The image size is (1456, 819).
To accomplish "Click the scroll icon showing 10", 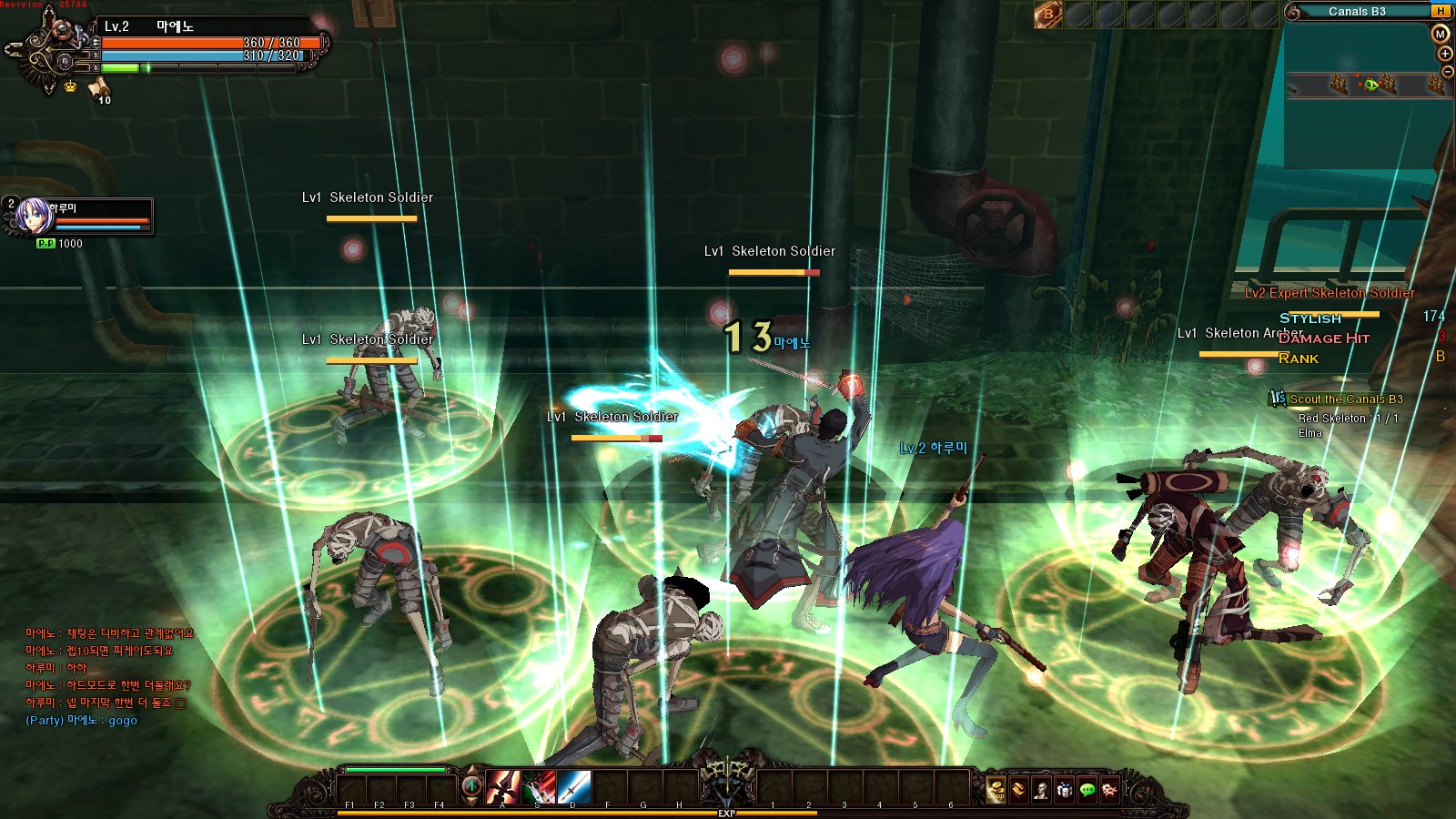I will tap(98, 88).
